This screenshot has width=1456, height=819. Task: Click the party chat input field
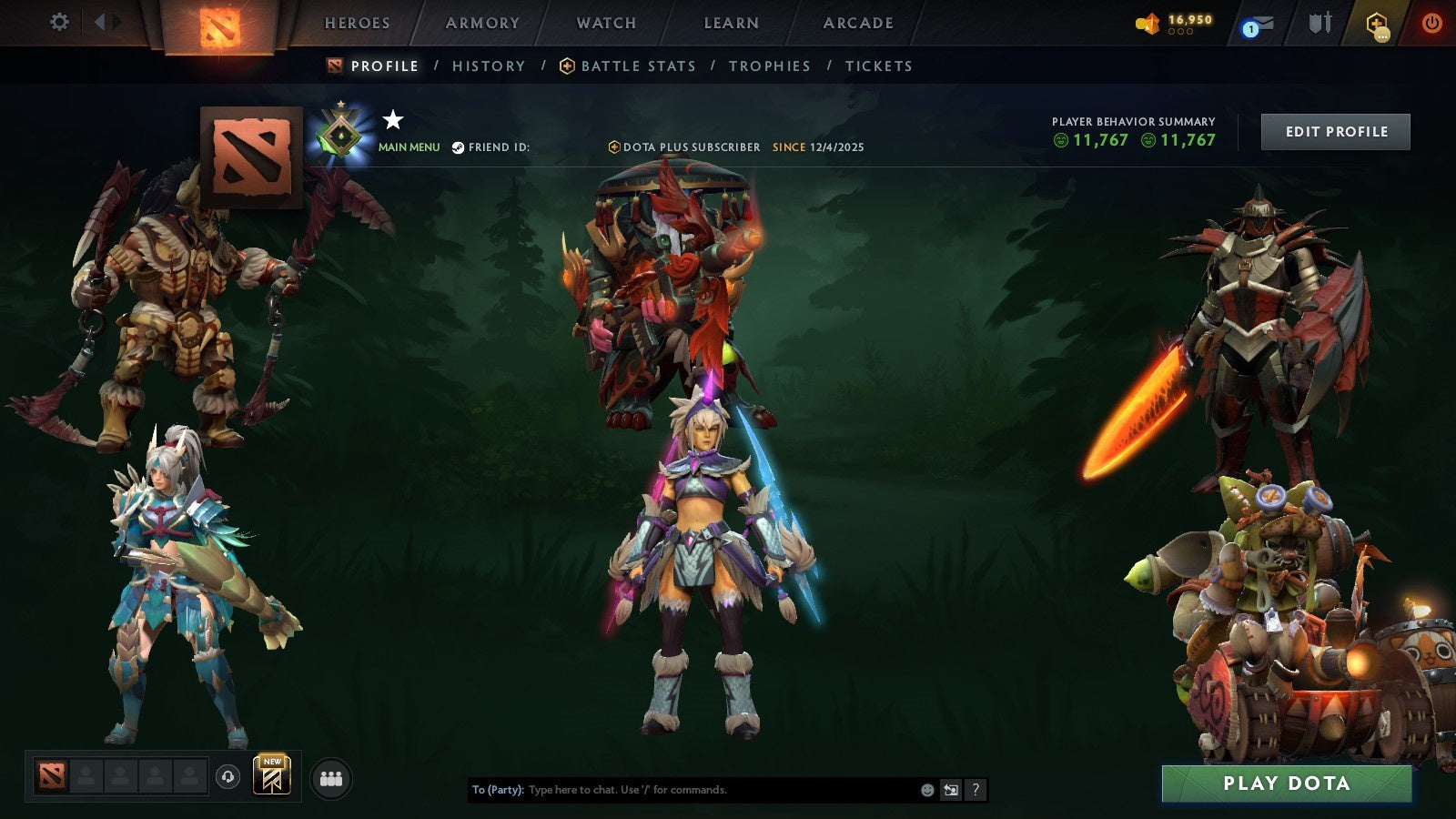(x=682, y=790)
